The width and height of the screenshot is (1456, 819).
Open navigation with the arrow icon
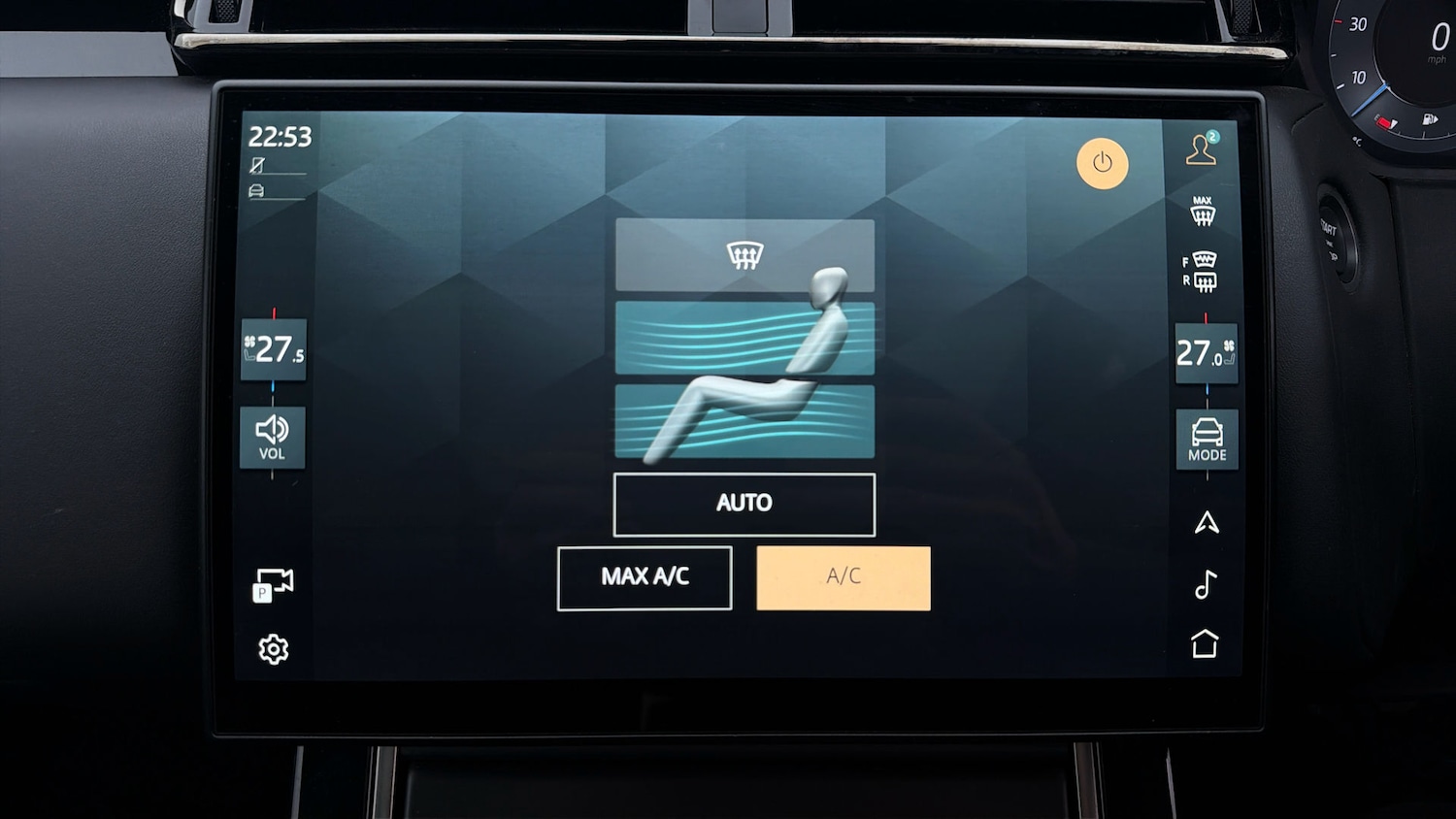point(1207,523)
